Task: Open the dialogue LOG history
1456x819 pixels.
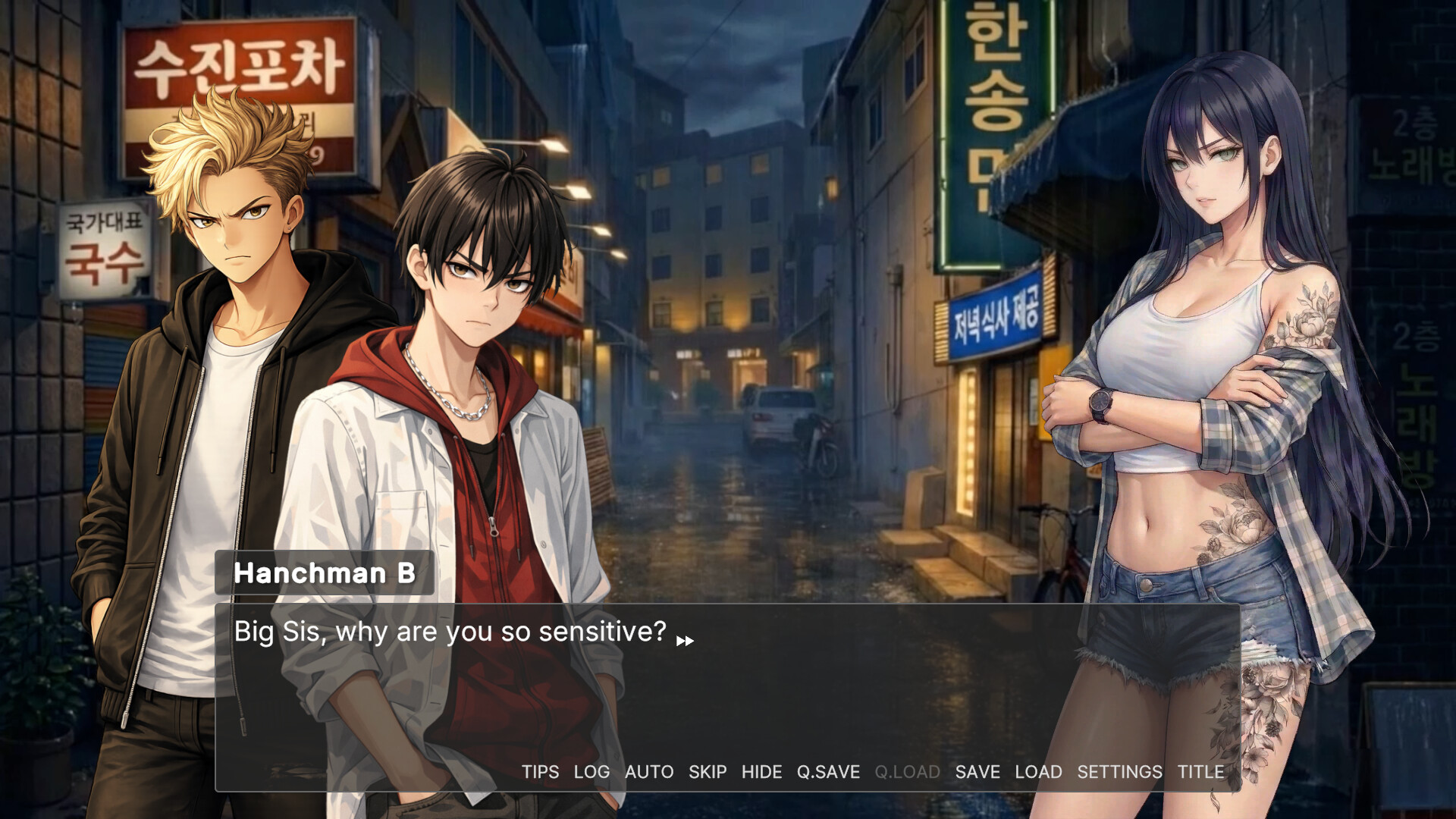Action: pos(592,772)
